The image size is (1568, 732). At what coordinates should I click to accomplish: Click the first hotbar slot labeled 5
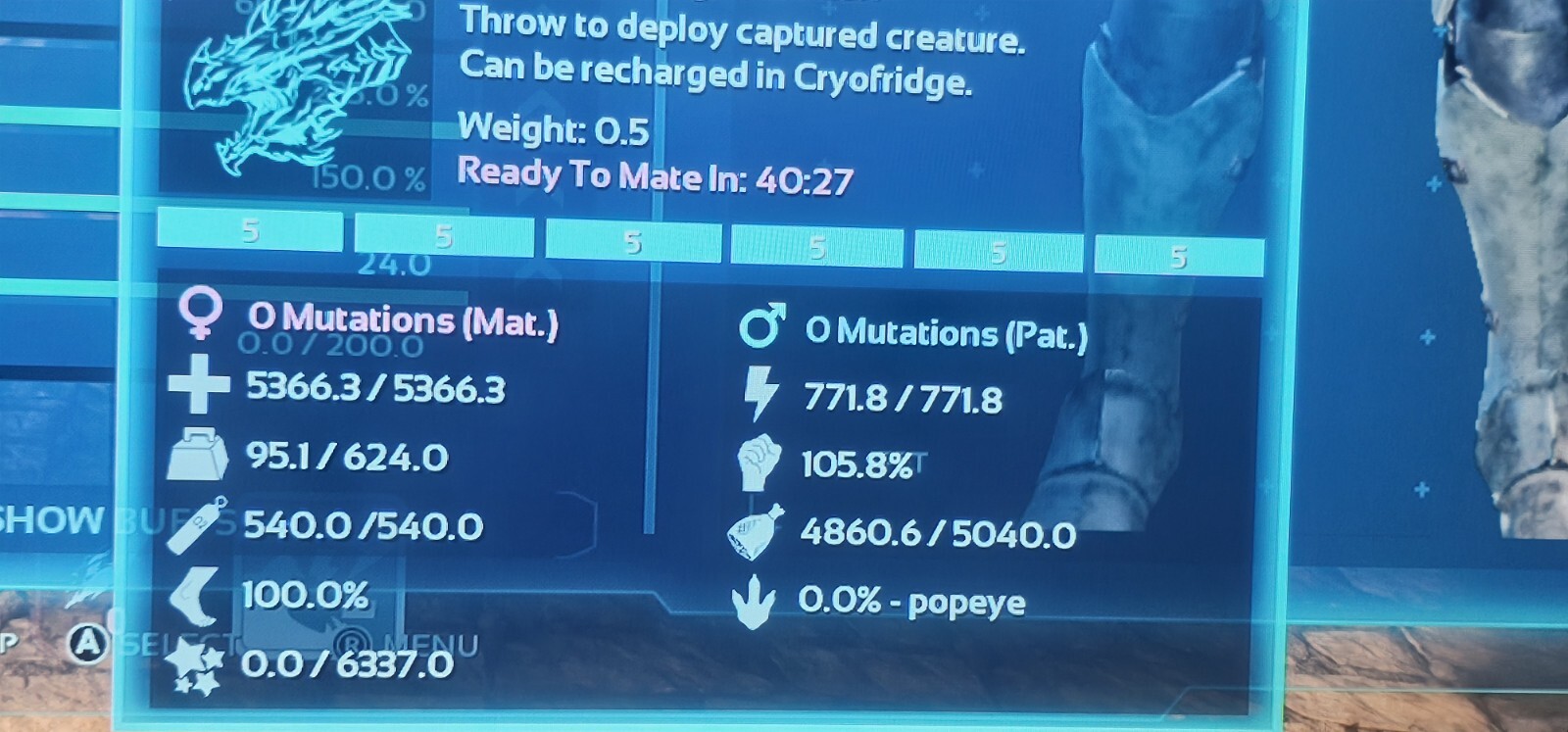[250, 234]
